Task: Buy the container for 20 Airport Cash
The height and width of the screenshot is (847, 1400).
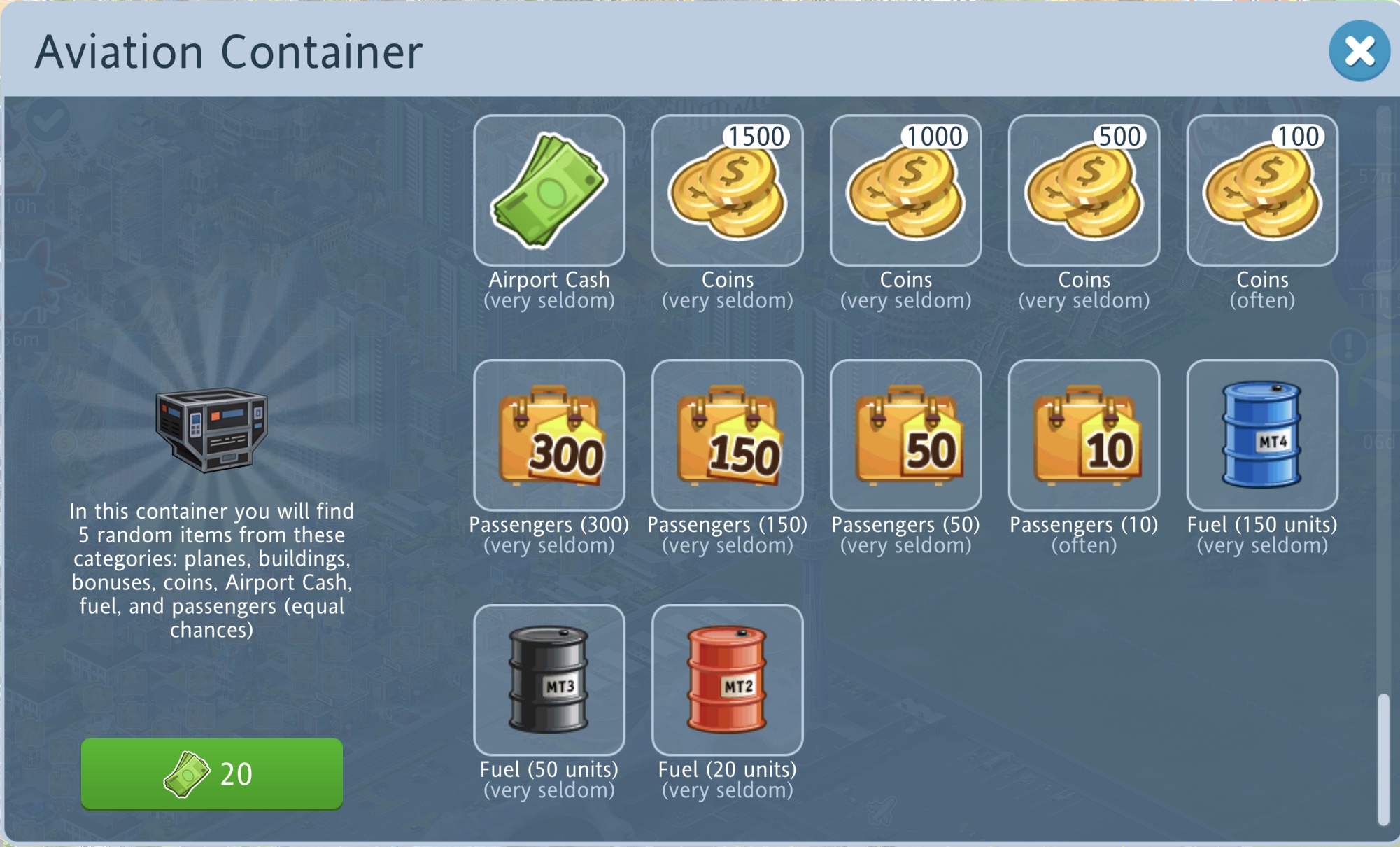Action: coord(211,773)
